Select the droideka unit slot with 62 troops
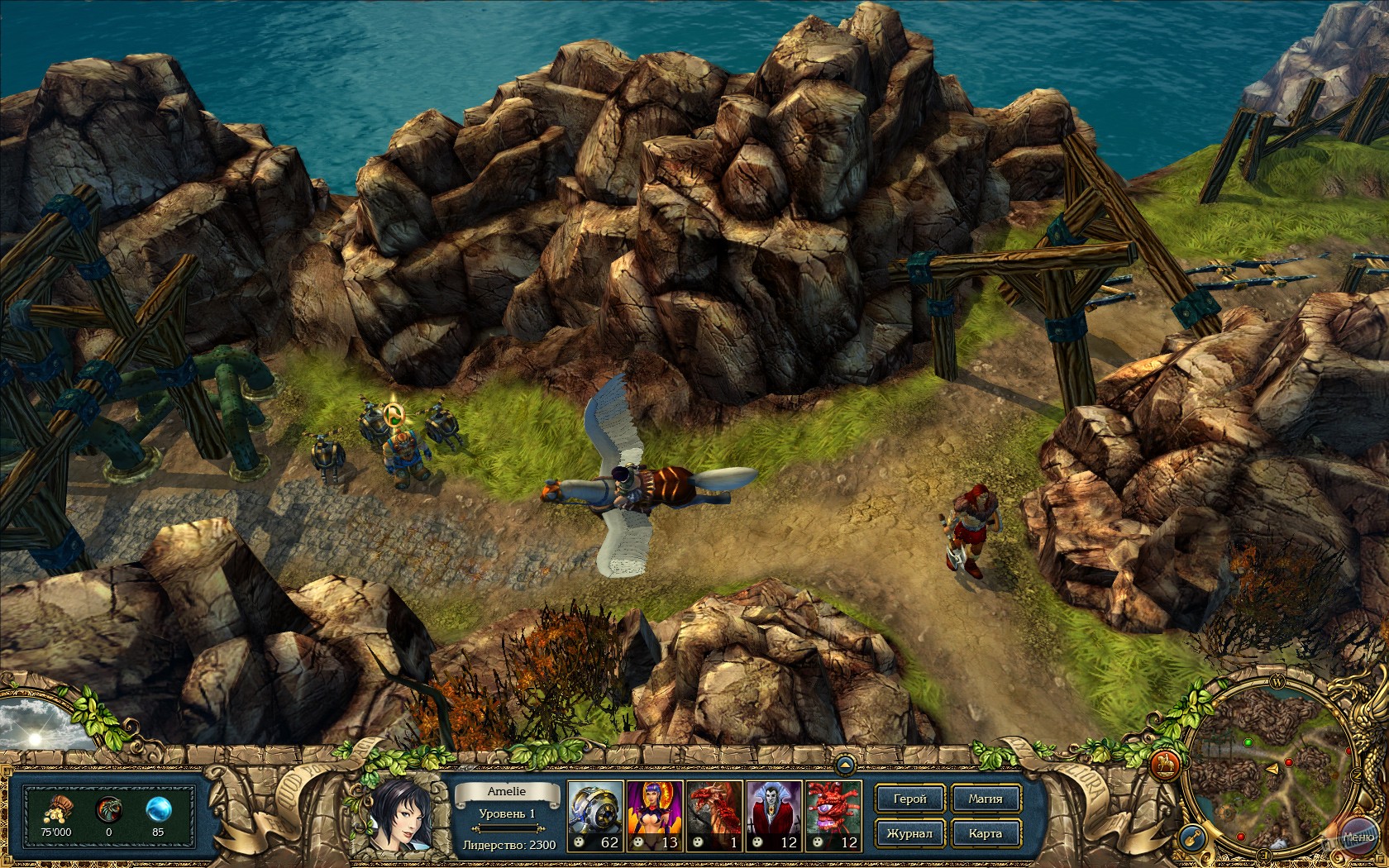The width and height of the screenshot is (1389, 868). point(596,814)
